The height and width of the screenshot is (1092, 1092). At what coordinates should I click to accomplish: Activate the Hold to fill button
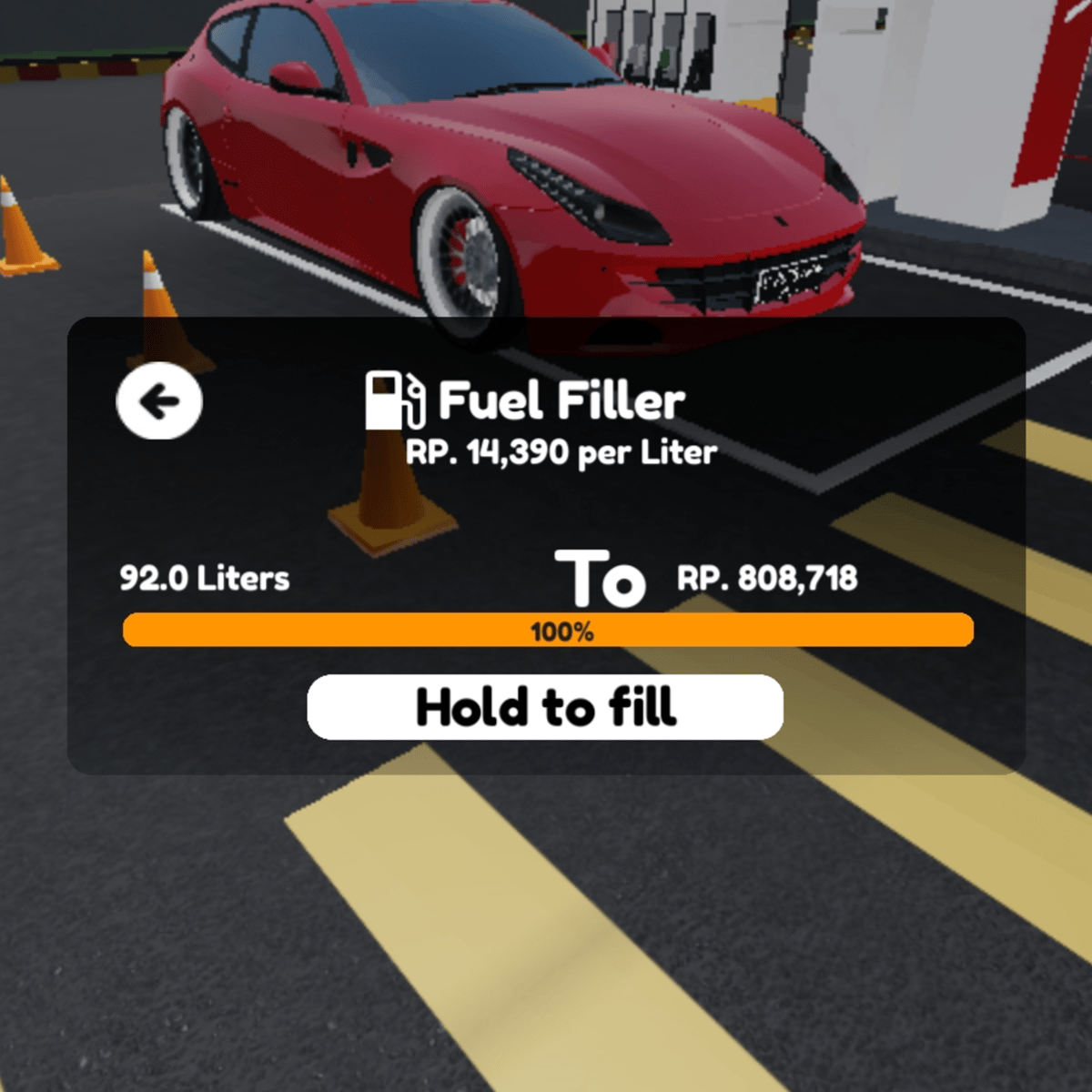pos(545,707)
